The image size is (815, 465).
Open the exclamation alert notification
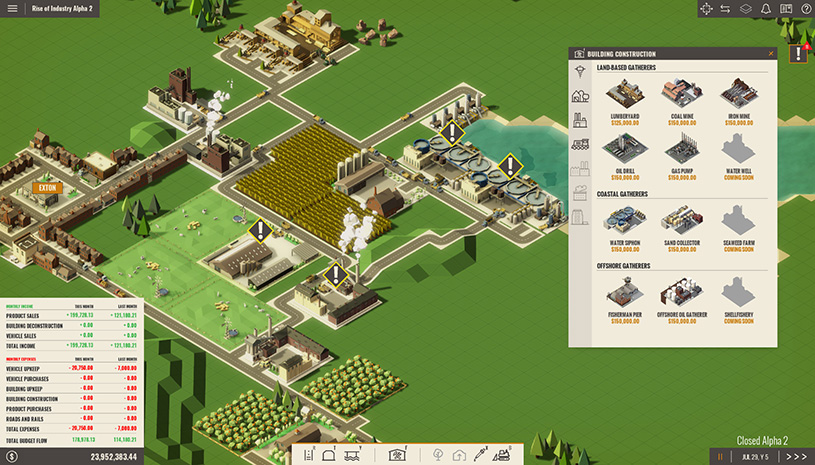[x=798, y=54]
